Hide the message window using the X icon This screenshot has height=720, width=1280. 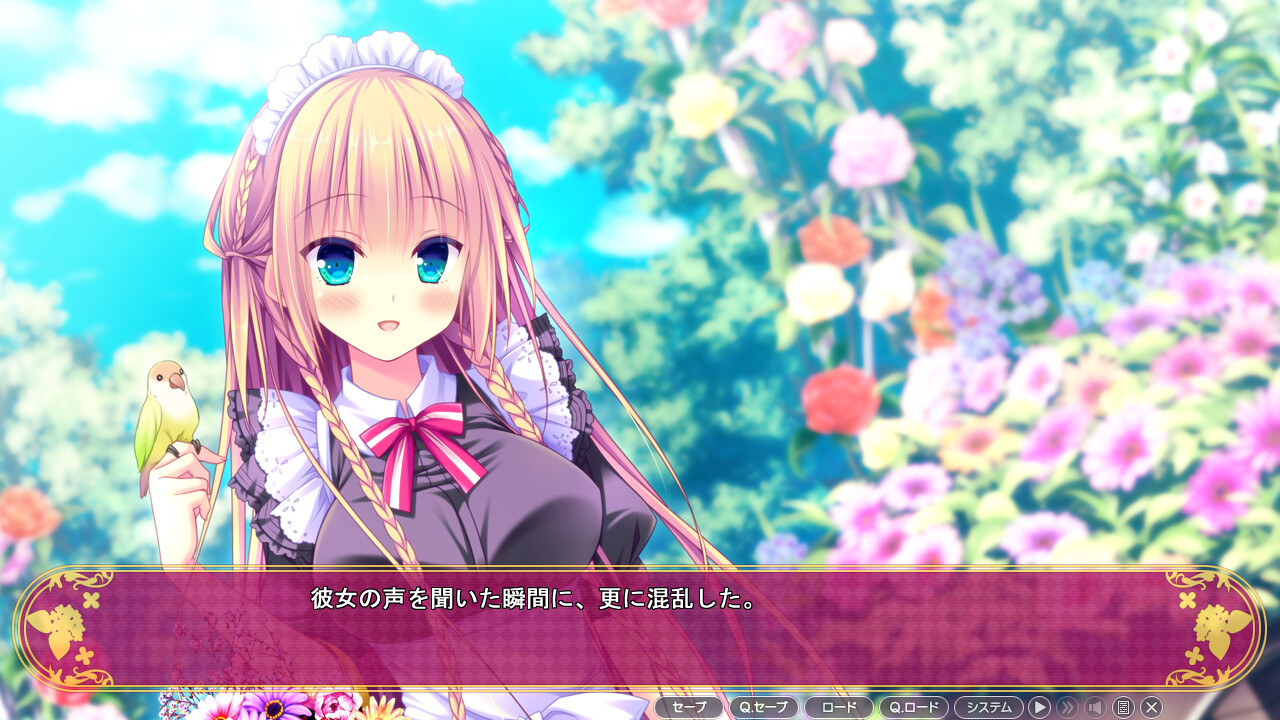click(1151, 707)
